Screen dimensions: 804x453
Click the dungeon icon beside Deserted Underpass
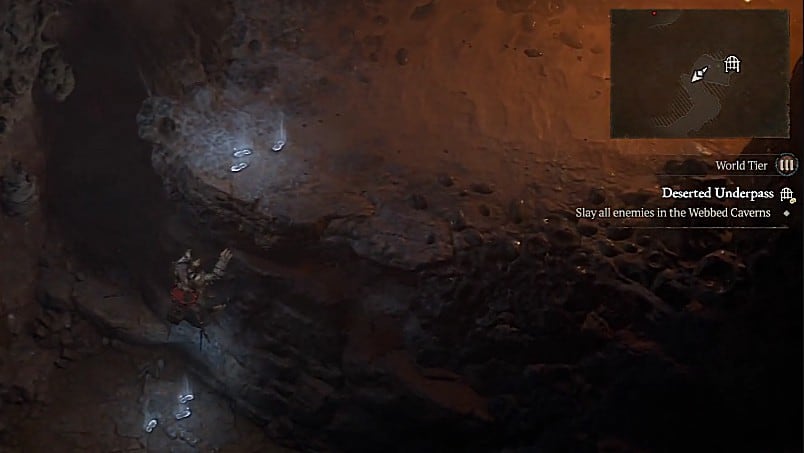787,194
